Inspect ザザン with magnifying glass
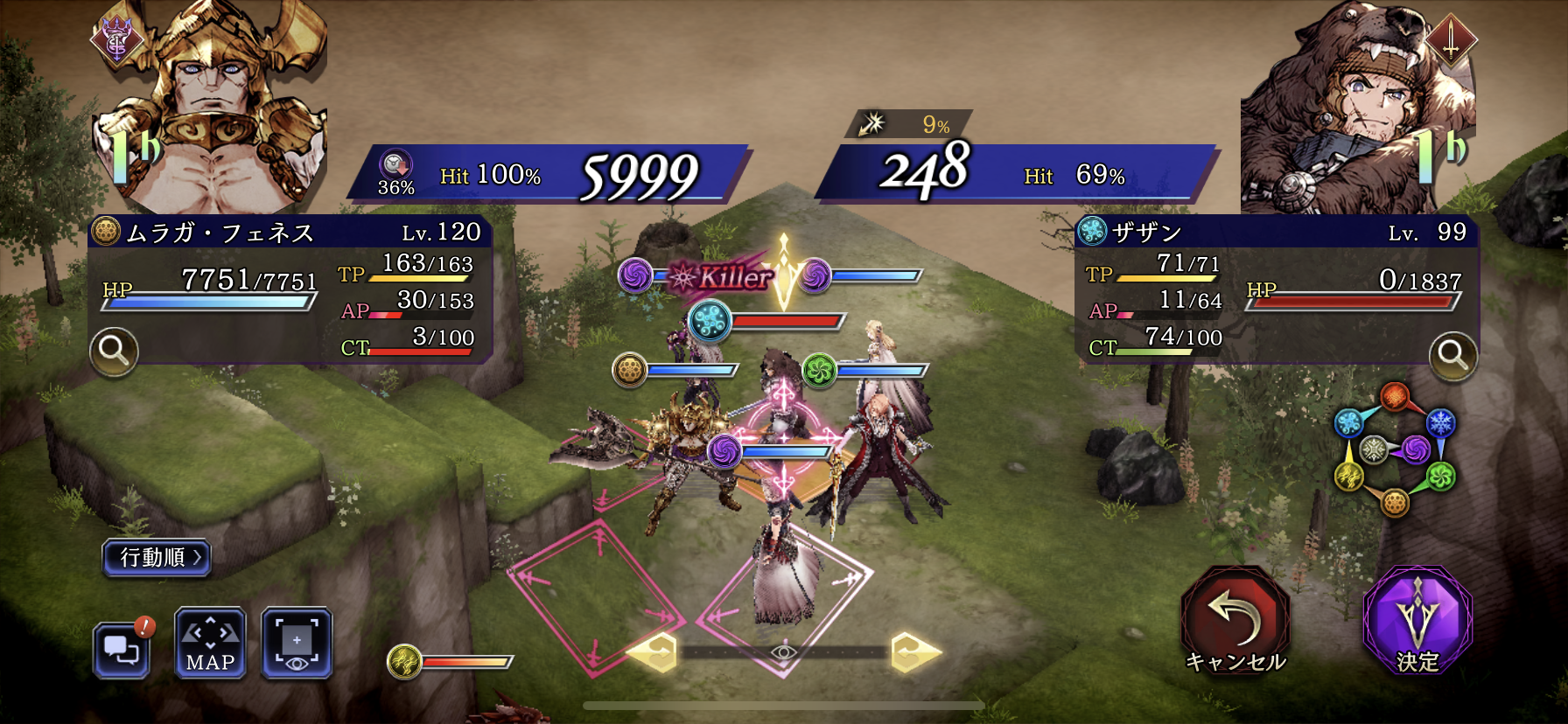The height and width of the screenshot is (724, 1568). [x=1452, y=355]
